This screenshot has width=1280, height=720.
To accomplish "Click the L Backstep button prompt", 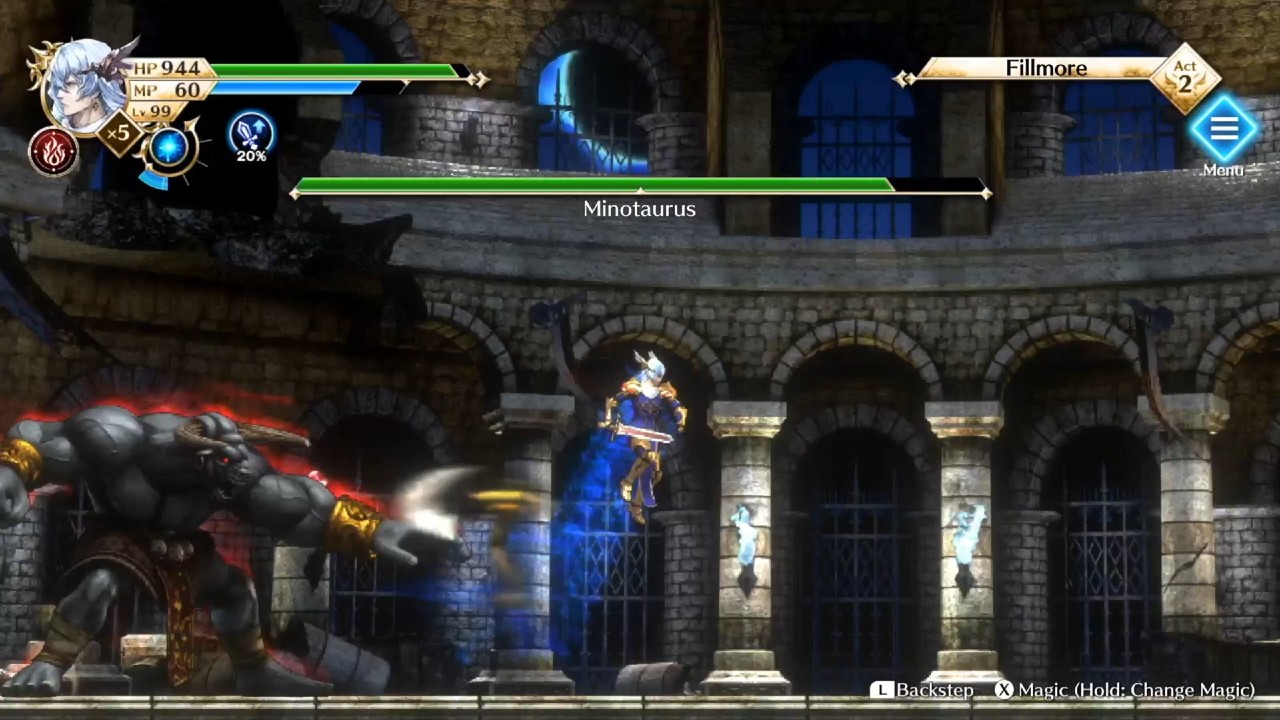I will [x=922, y=690].
